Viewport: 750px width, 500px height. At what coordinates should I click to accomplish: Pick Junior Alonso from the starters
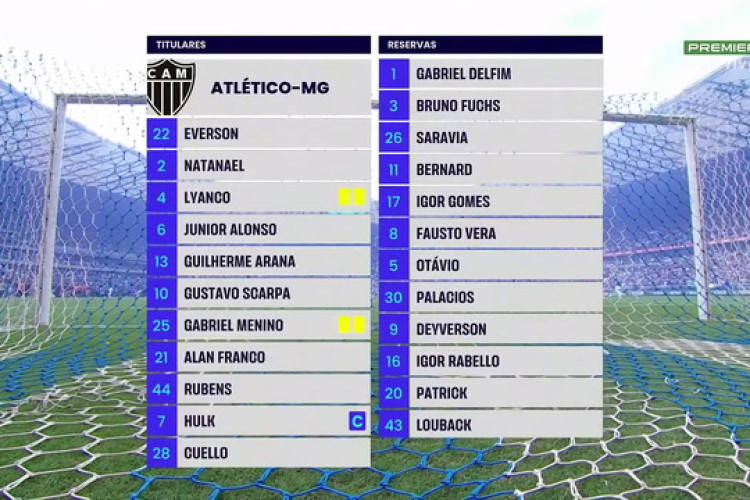[258, 229]
